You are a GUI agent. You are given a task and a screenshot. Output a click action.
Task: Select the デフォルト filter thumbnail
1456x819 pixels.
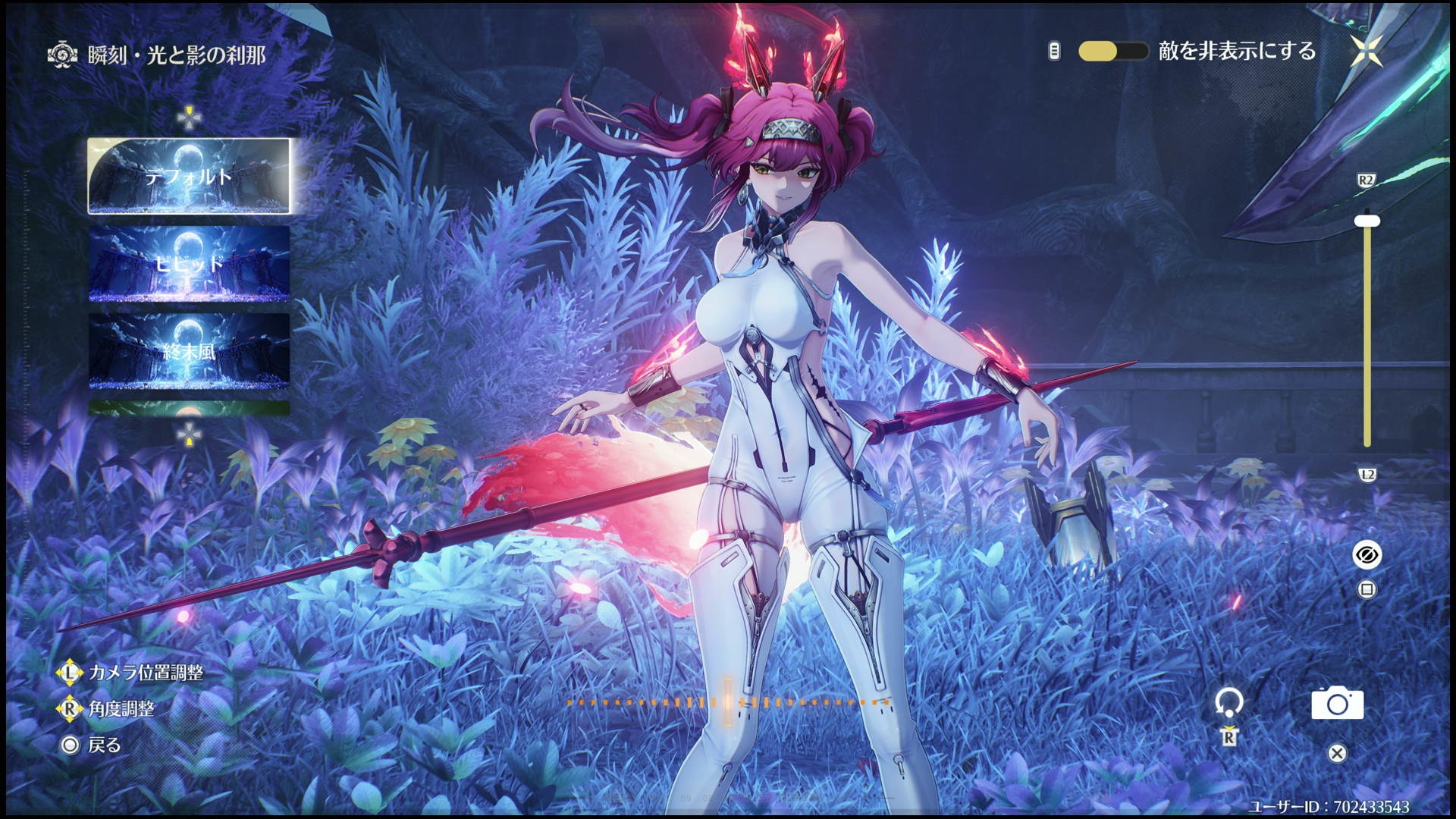189,176
